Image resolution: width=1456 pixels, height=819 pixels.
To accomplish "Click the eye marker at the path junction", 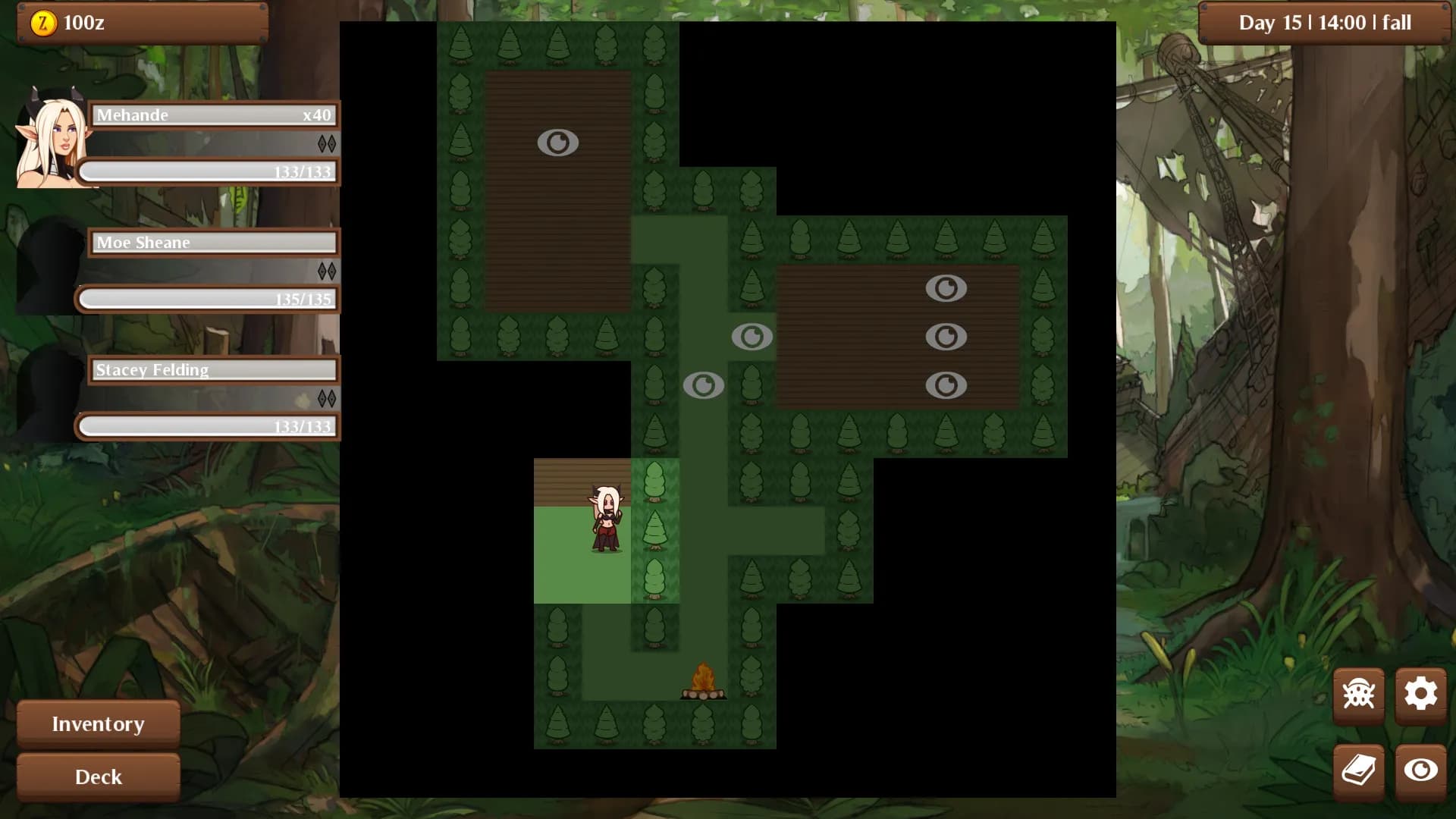I will point(704,385).
